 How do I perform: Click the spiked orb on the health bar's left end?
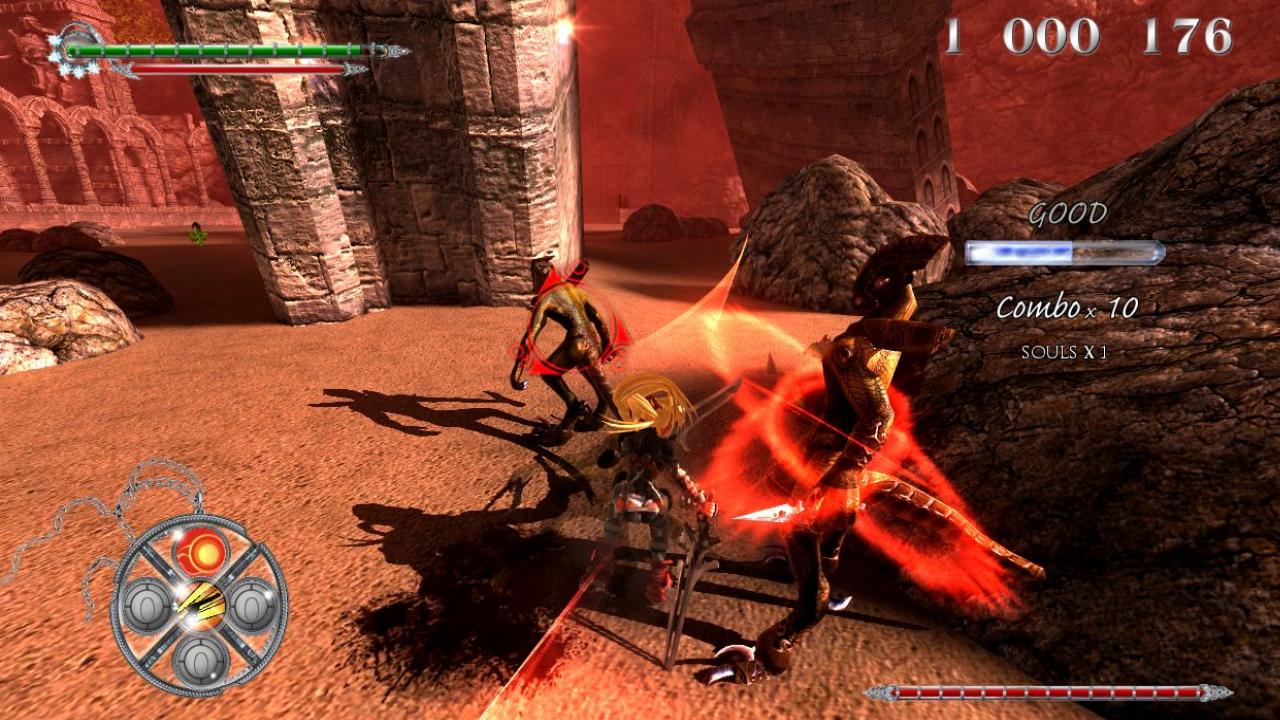click(78, 47)
